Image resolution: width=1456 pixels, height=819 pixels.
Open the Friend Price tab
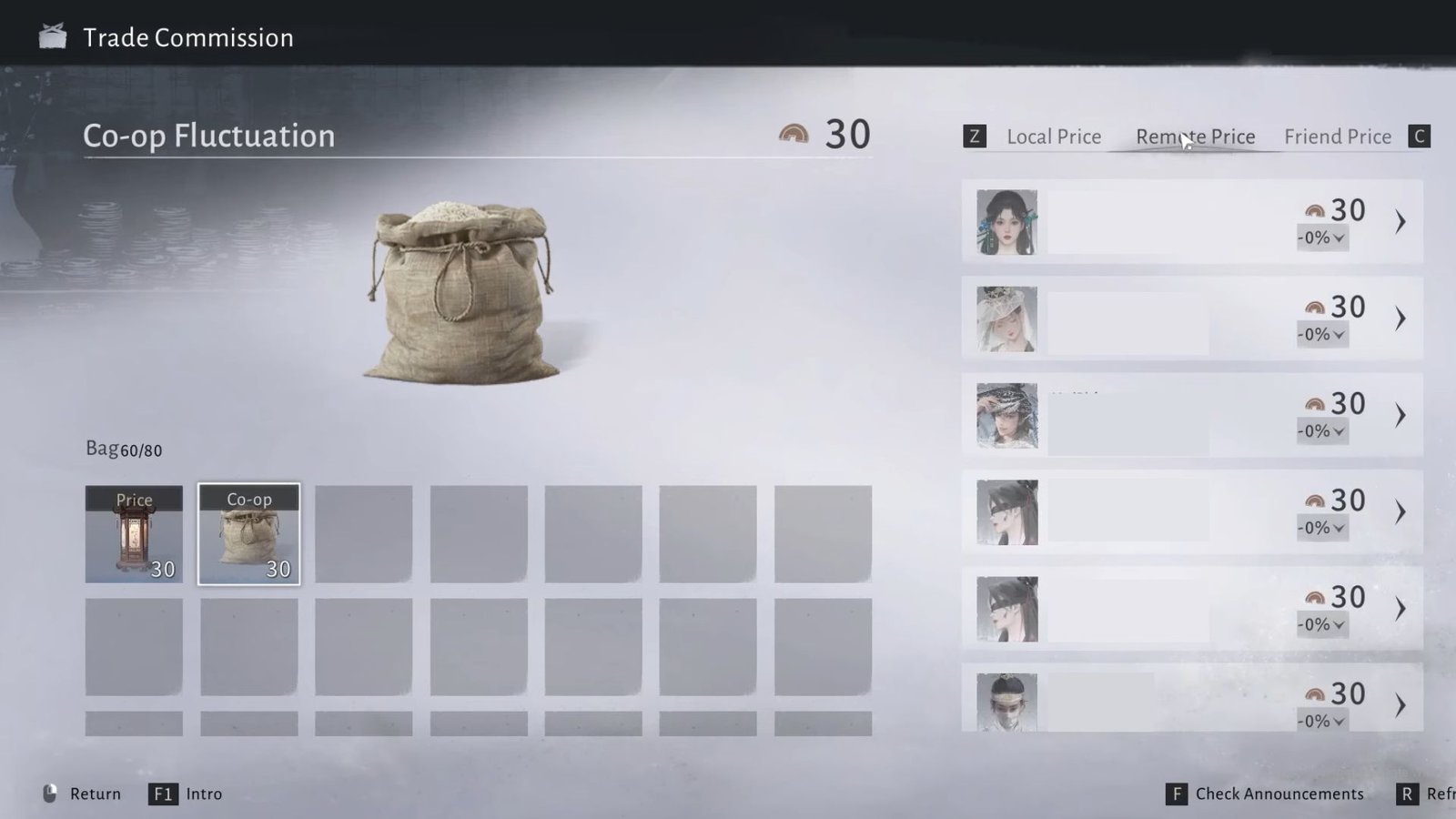click(x=1337, y=136)
